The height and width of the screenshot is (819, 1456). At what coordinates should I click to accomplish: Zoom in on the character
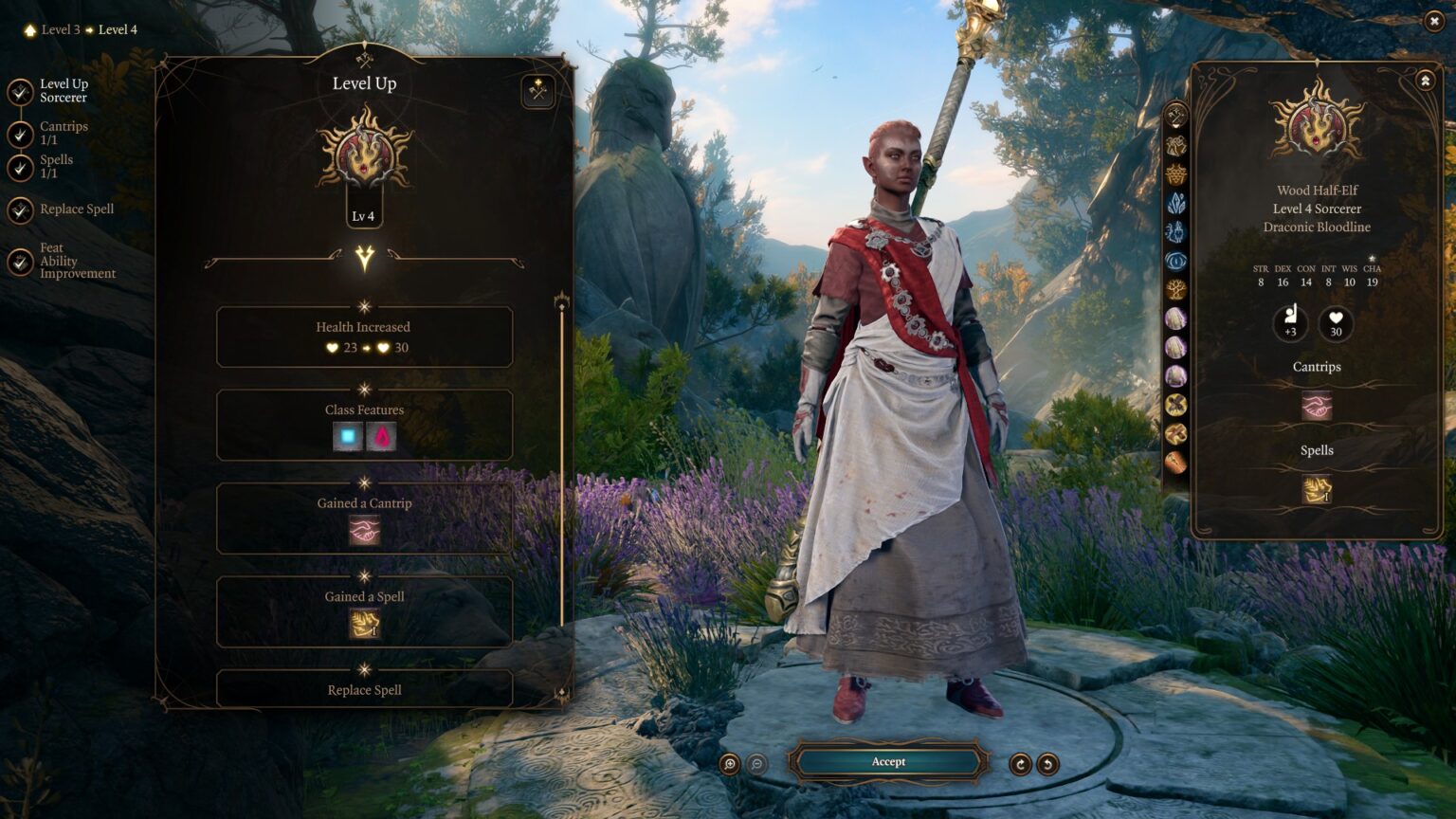pos(729,764)
